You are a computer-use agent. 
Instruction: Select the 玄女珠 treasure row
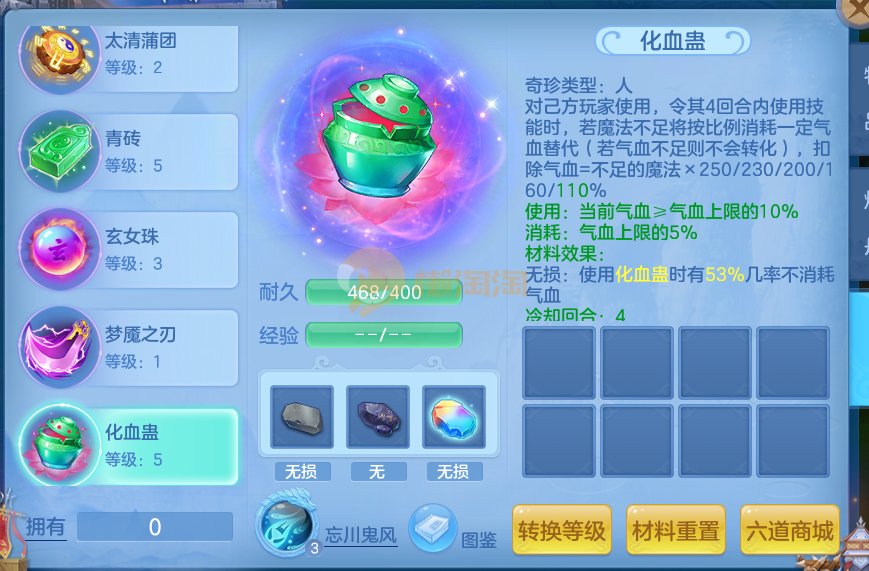130,250
